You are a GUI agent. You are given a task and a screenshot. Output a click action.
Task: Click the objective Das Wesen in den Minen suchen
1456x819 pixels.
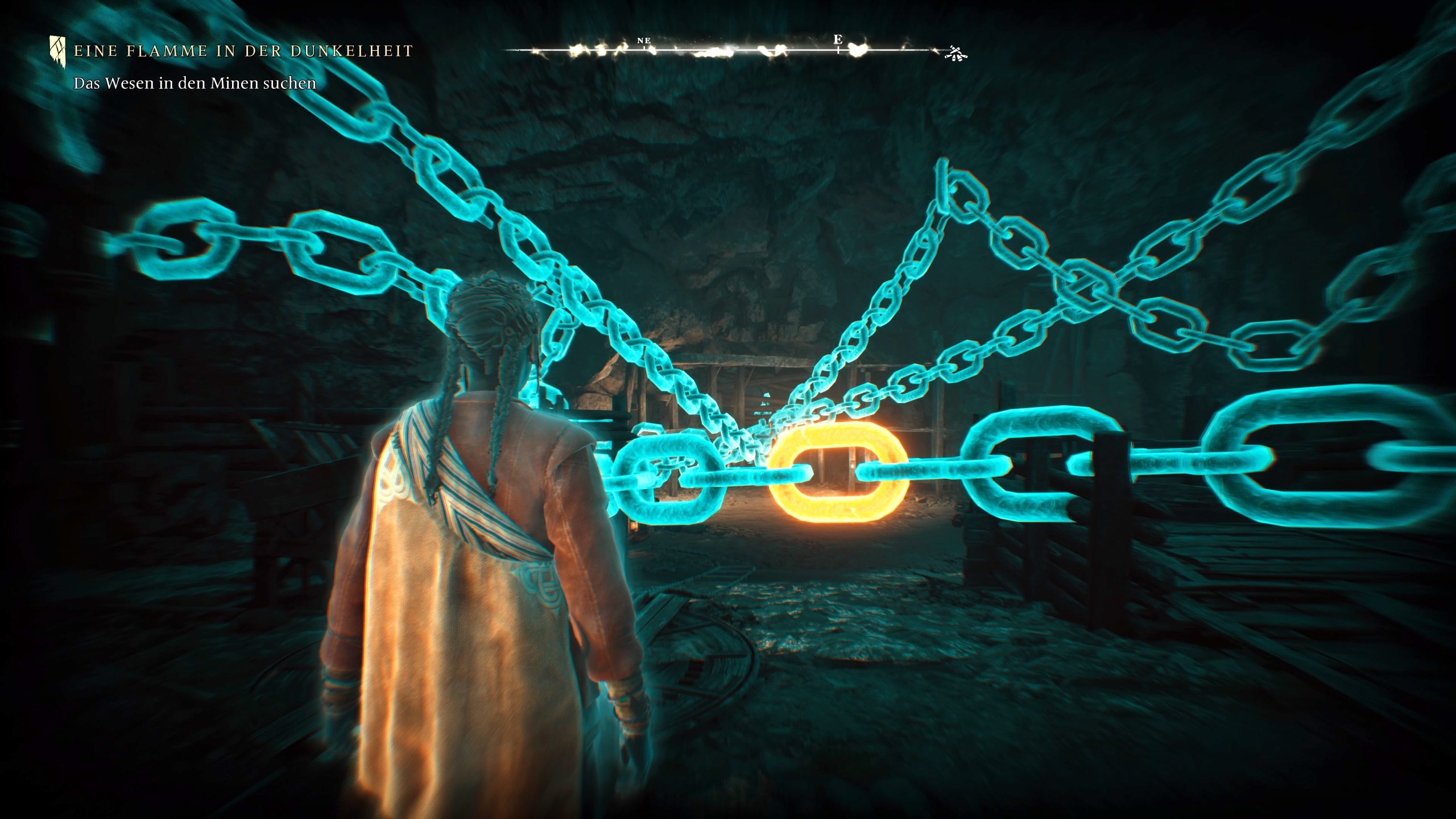click(x=195, y=84)
